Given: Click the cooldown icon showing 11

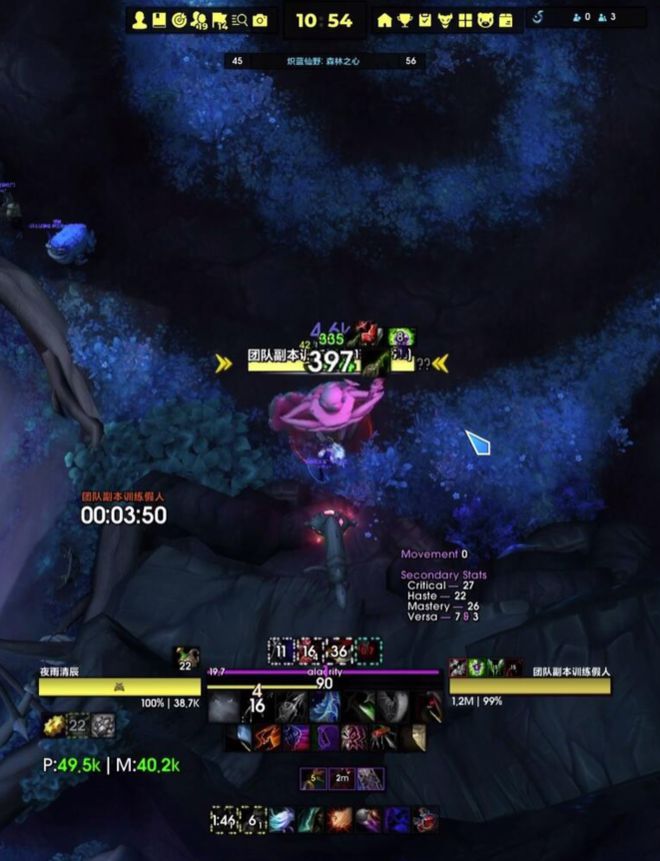Looking at the screenshot, I should coord(282,651).
